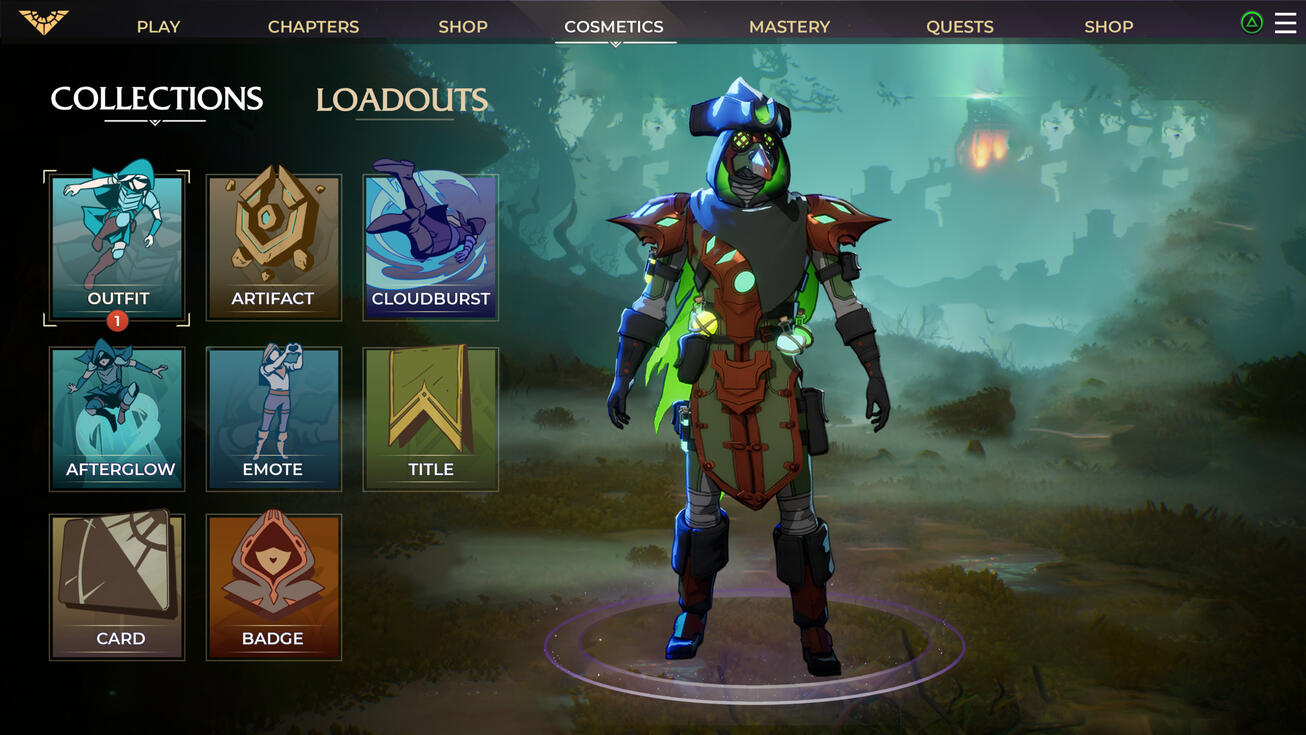Open the Title collection tile
The width and height of the screenshot is (1306, 735).
click(430, 419)
